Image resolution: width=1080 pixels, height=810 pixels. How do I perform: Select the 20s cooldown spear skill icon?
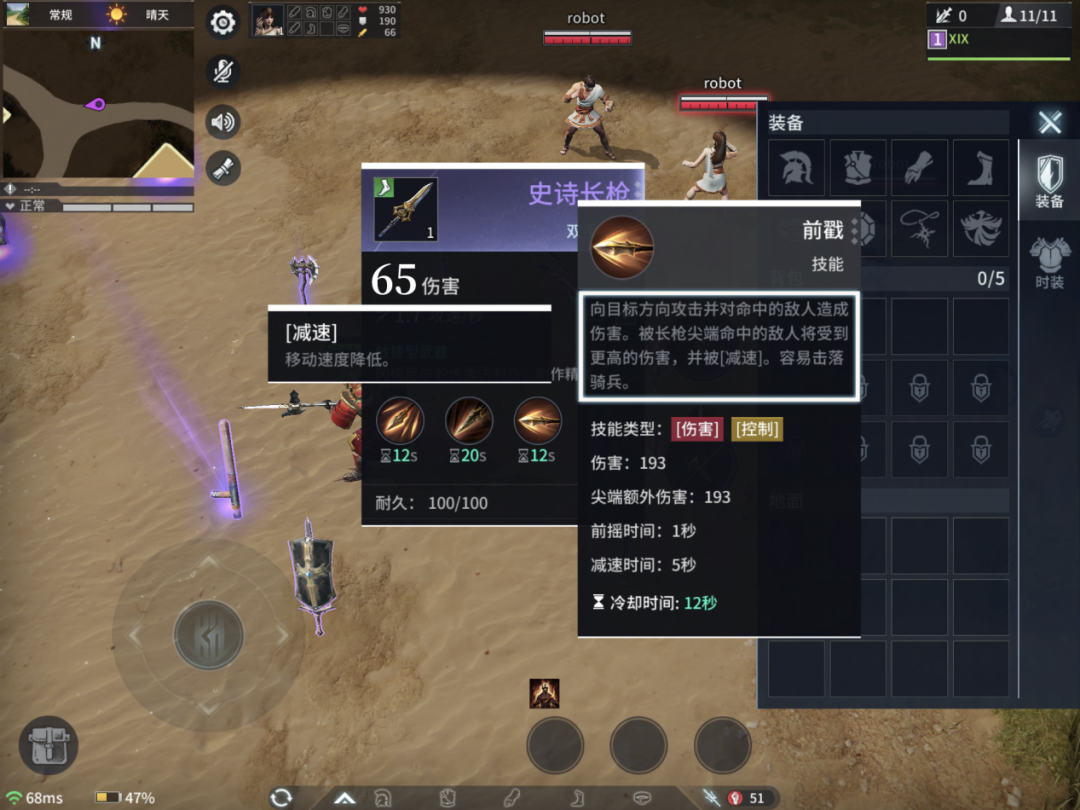468,421
